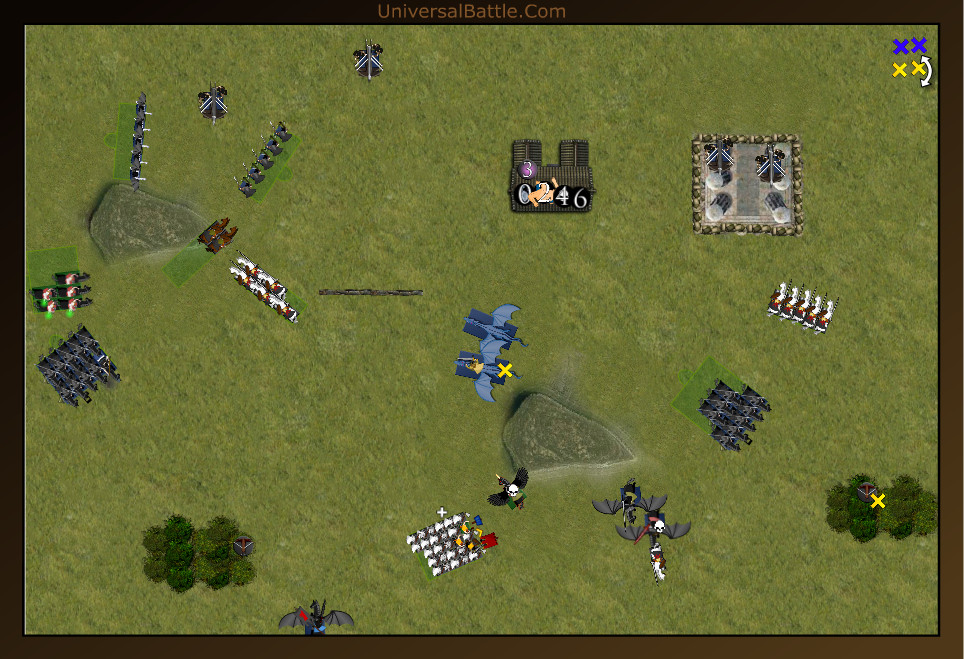Choose the black counter showing 4

click(563, 197)
